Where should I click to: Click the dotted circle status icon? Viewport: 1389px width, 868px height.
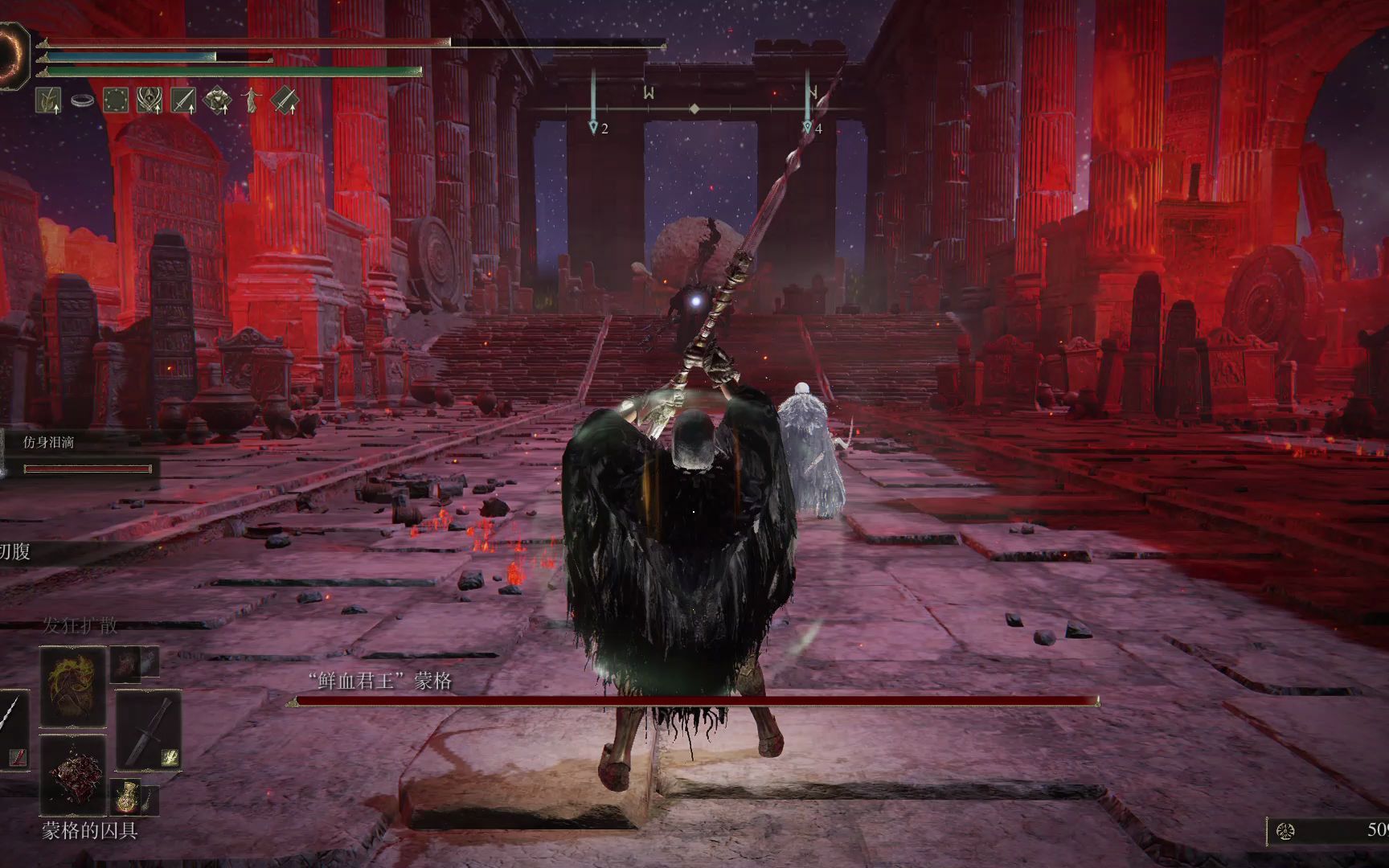(116, 100)
